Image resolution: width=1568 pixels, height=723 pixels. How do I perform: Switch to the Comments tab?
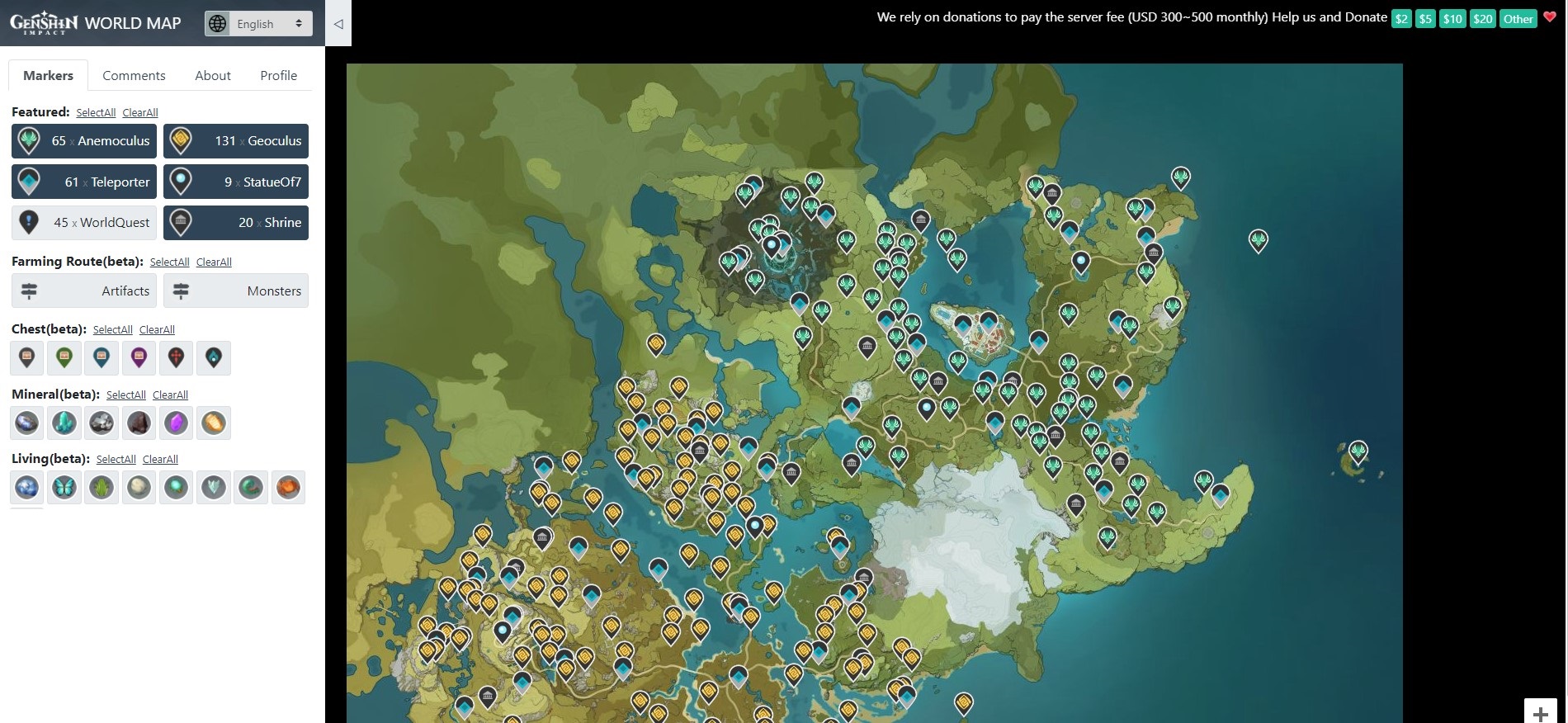tap(134, 75)
